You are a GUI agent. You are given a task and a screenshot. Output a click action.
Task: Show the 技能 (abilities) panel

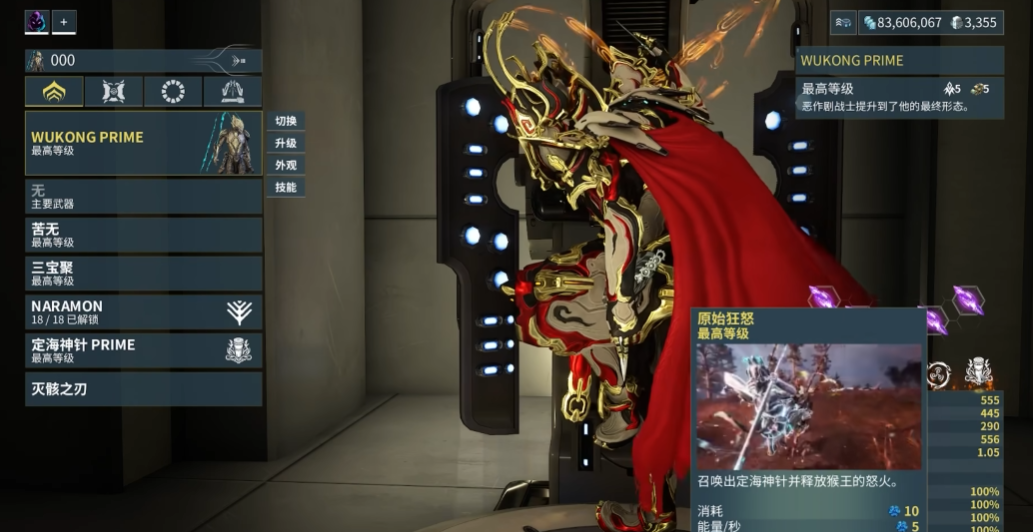[x=286, y=187]
